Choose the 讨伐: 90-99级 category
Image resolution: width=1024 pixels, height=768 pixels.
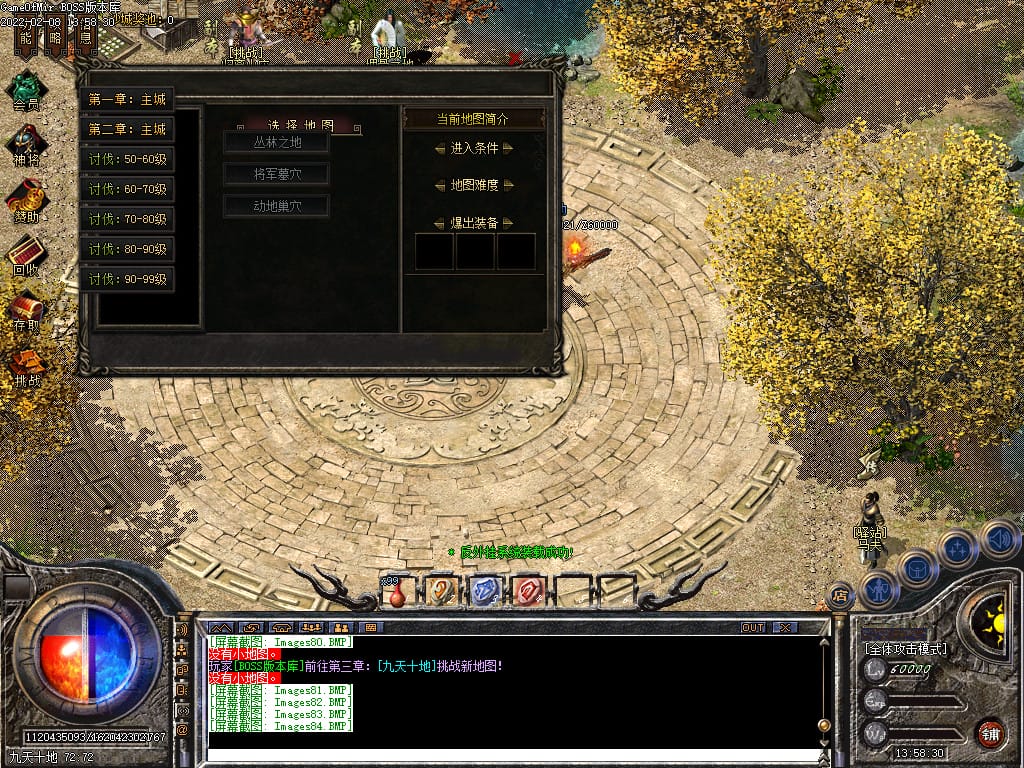[127, 279]
